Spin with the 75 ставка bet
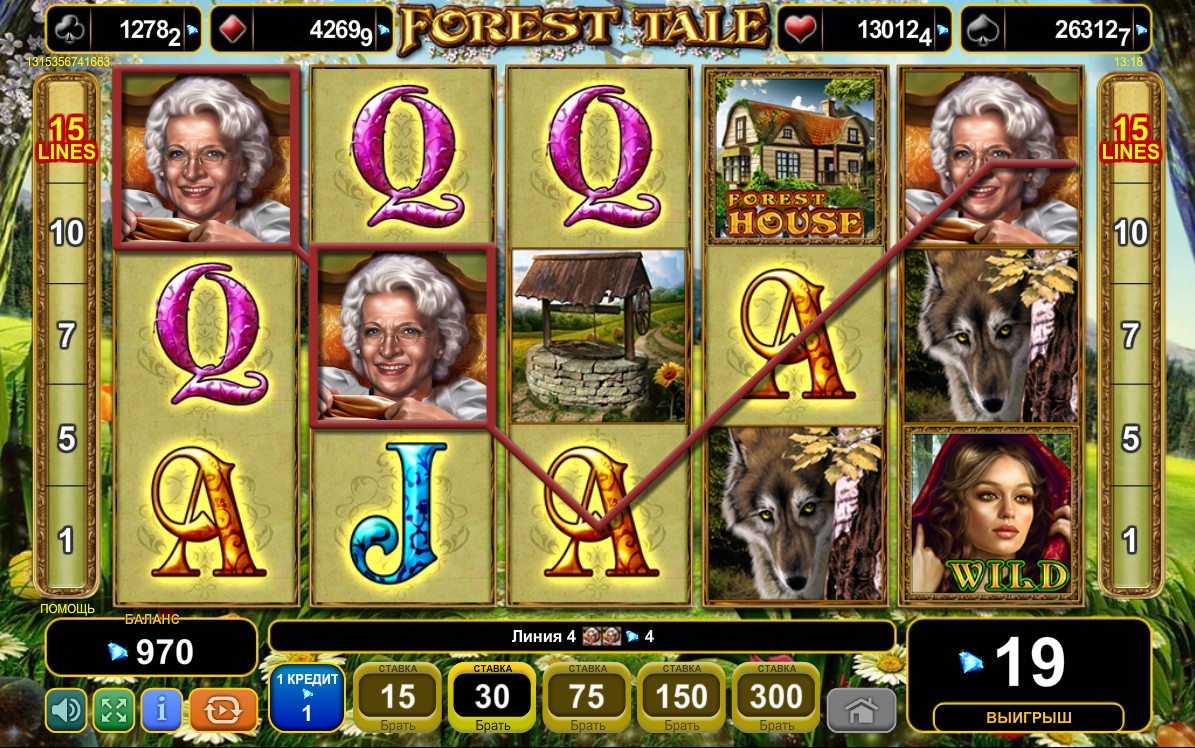Viewport: 1195px width, 748px height. 587,697
